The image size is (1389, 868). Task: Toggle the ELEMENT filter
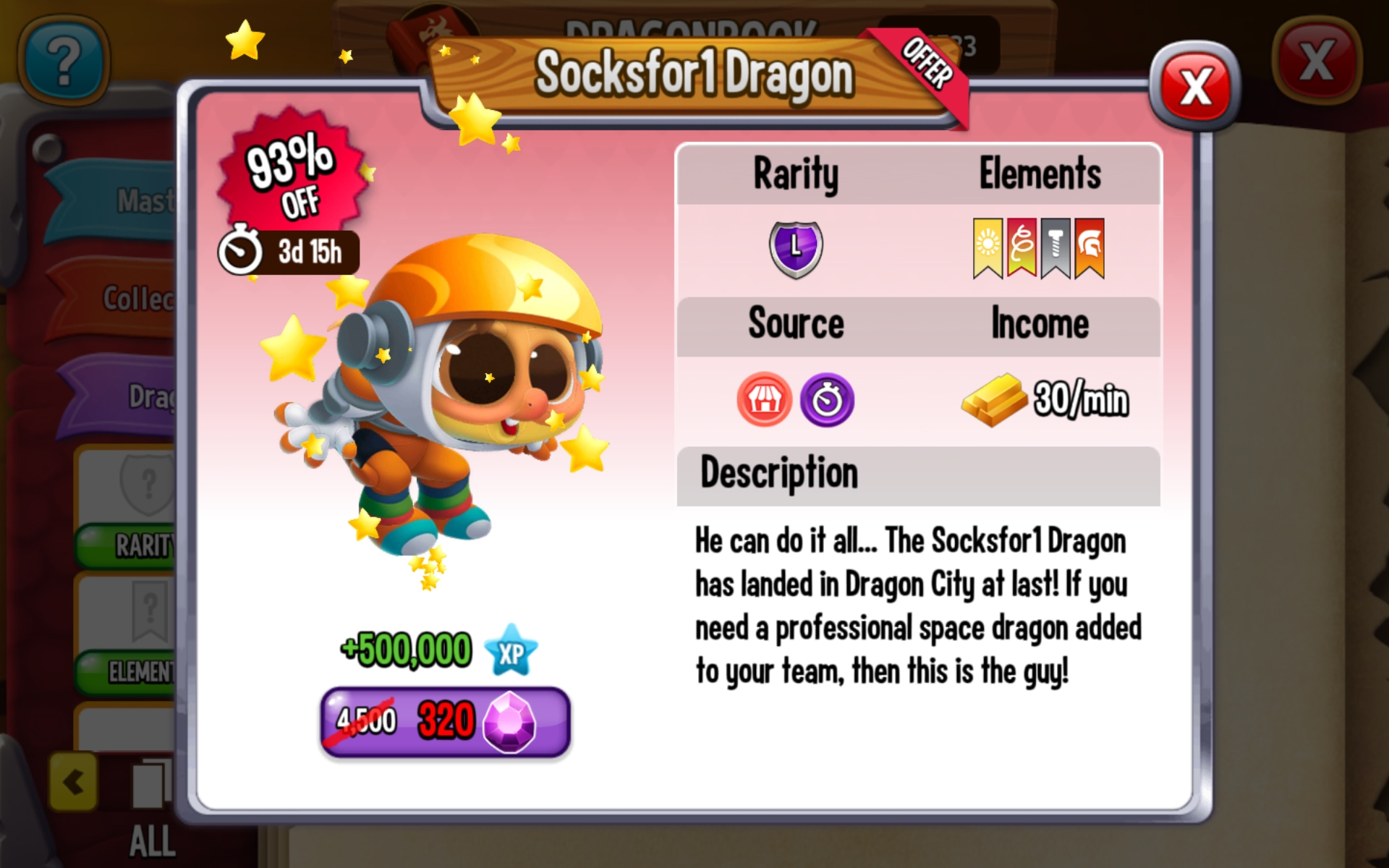(x=148, y=674)
